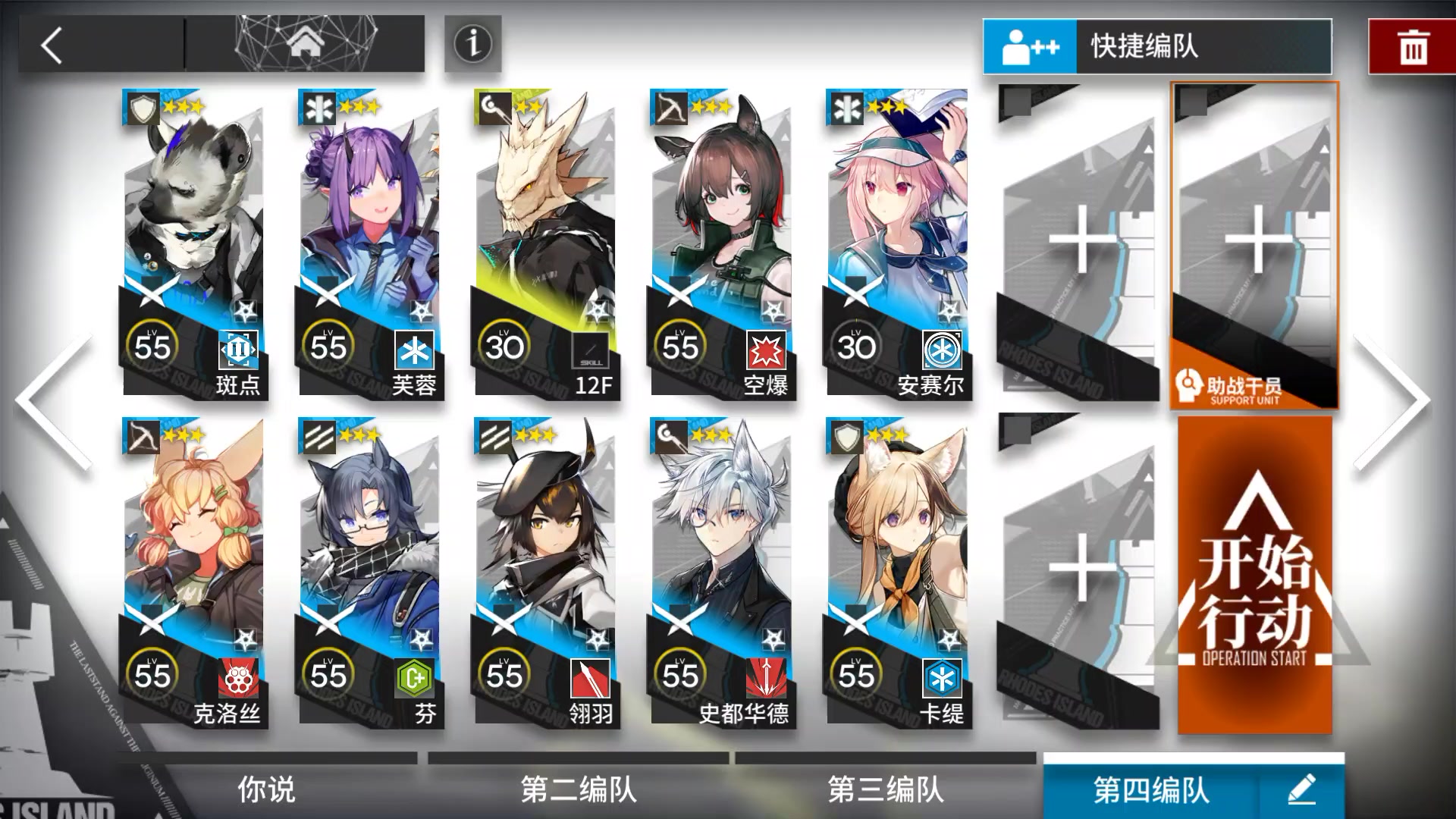
Task: Click the snowflake skill icon on 芙蓉's card
Action: [414, 349]
